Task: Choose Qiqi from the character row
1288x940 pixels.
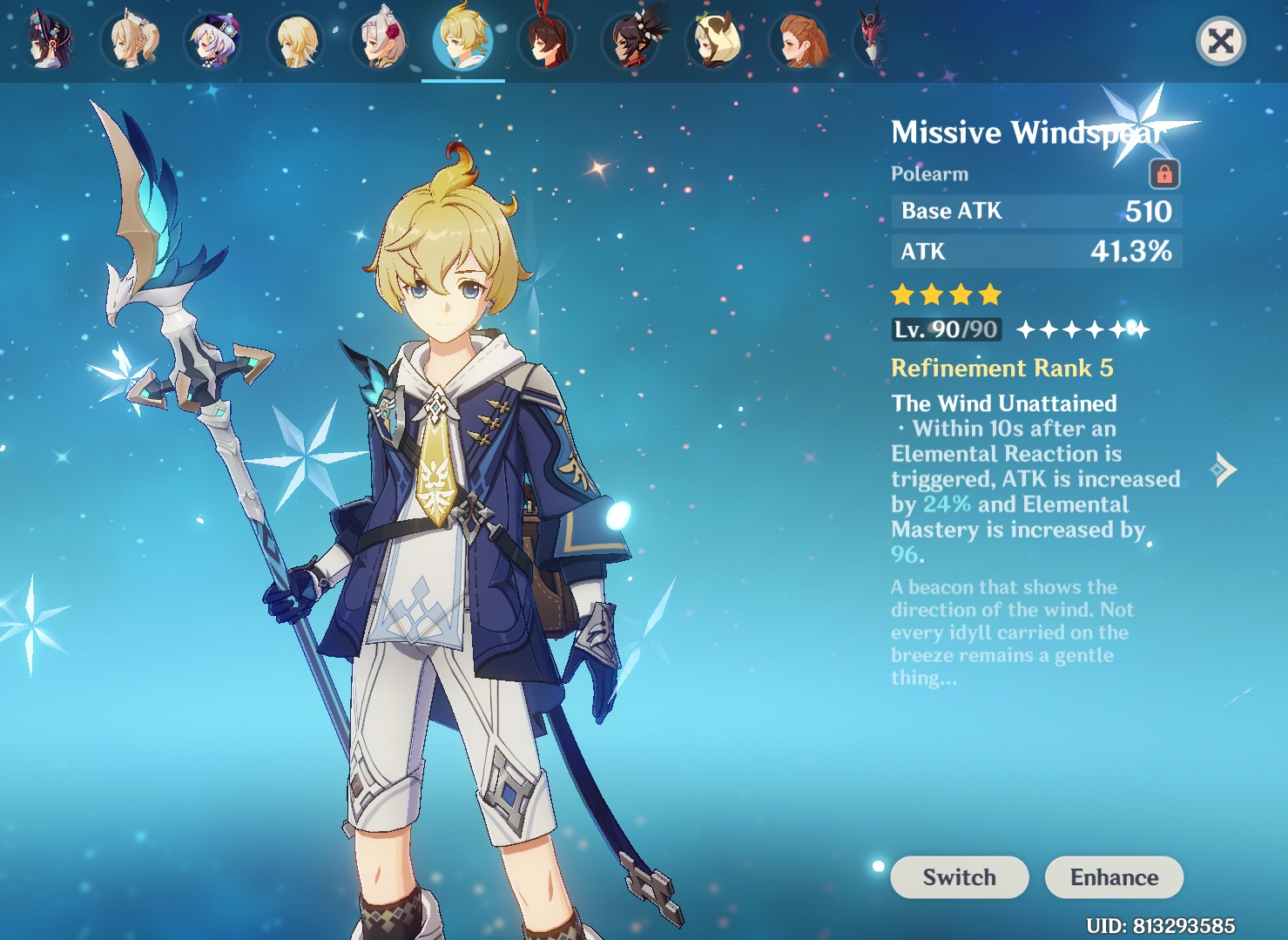Action: [213, 41]
